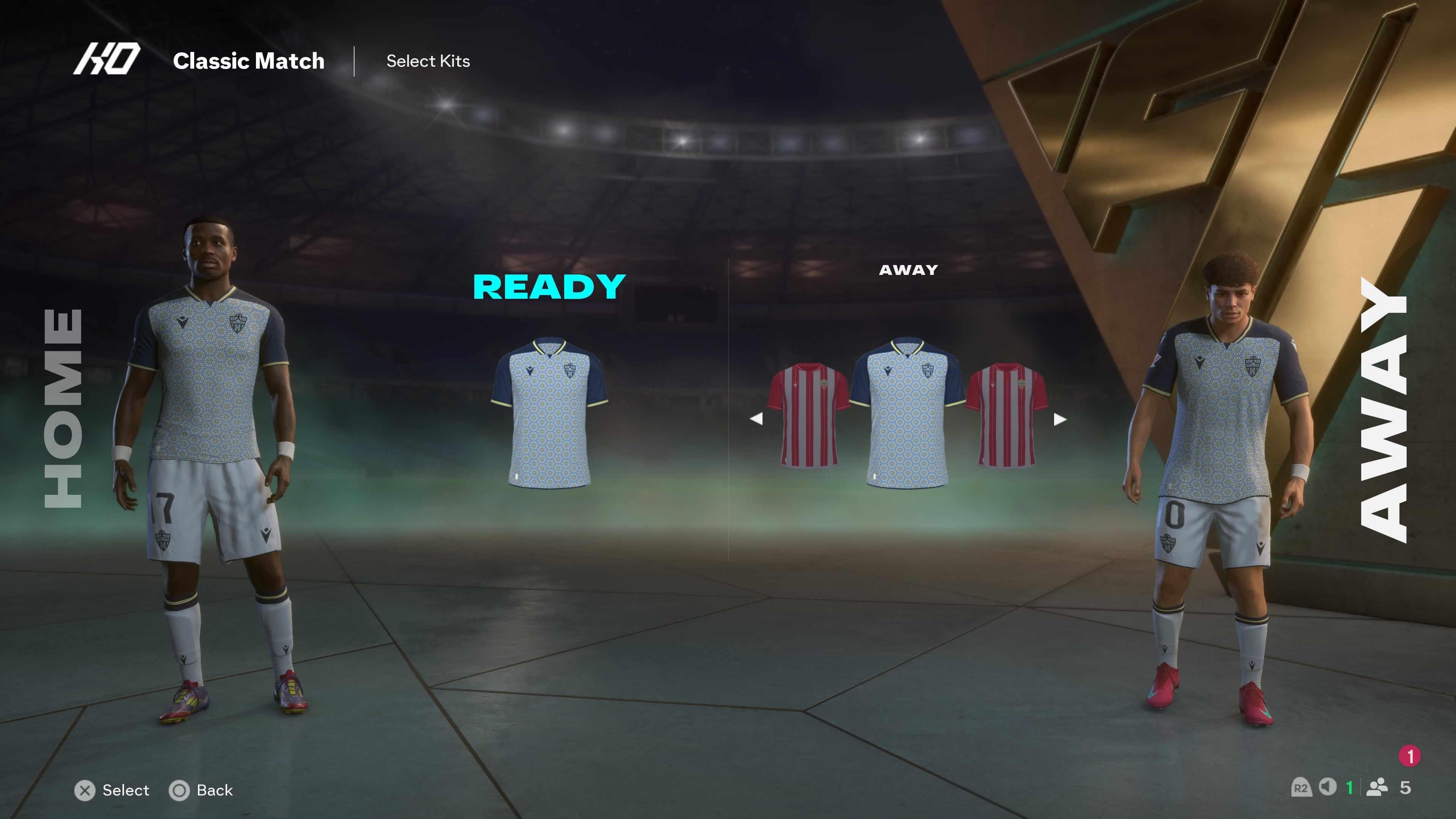Open the red notification badge

click(1410, 756)
